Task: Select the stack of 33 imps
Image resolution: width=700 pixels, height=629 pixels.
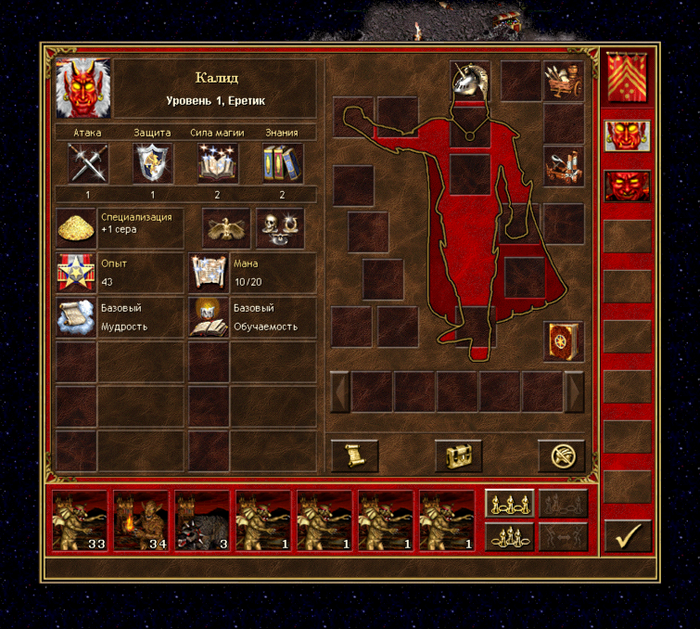Action: (x=79, y=520)
